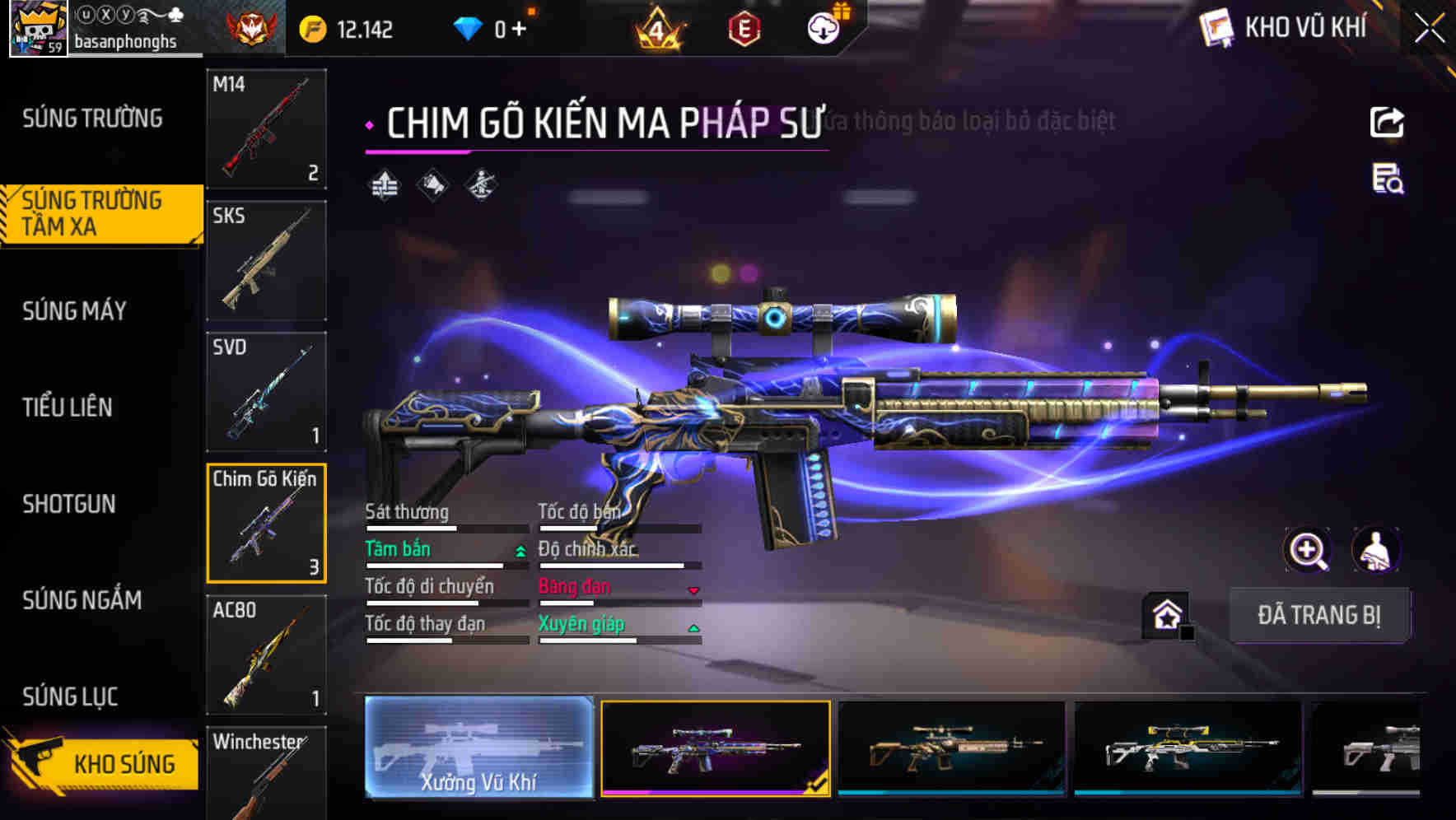Screen dimensions: 1456x820
Task: Toggle the Xuyên giáp stat arrow
Action: coord(694,627)
